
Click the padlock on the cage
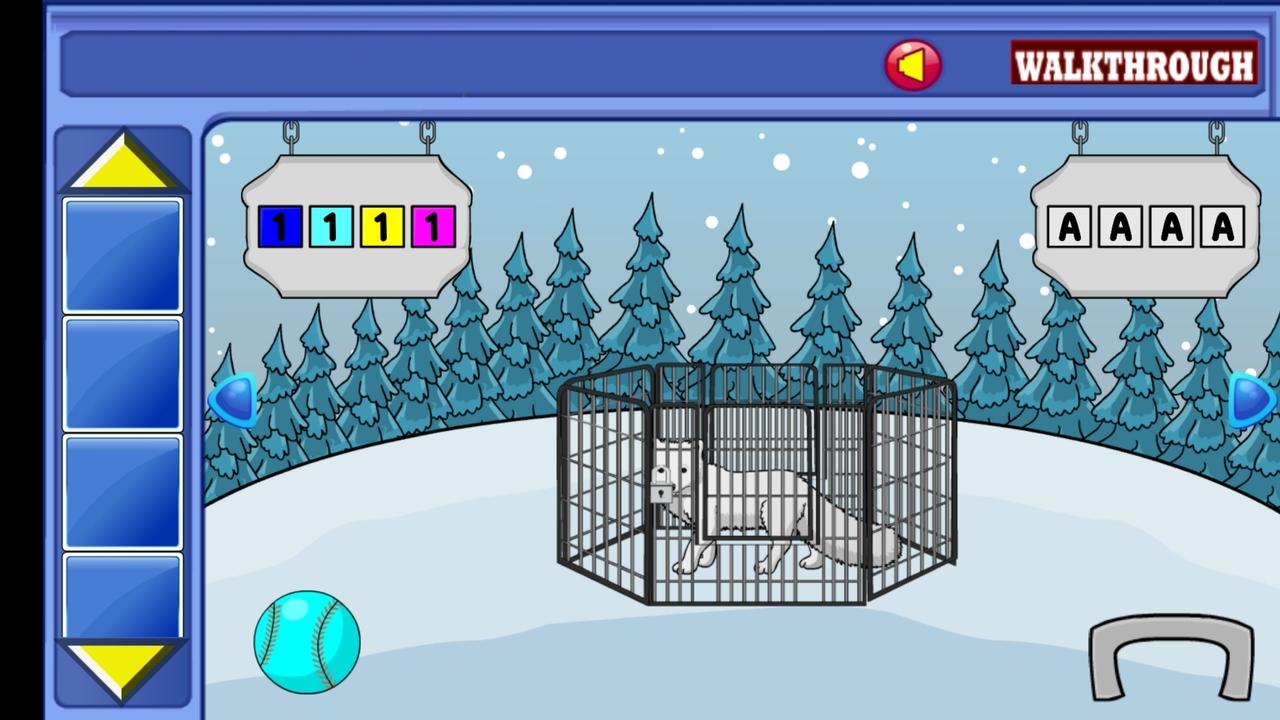click(660, 488)
